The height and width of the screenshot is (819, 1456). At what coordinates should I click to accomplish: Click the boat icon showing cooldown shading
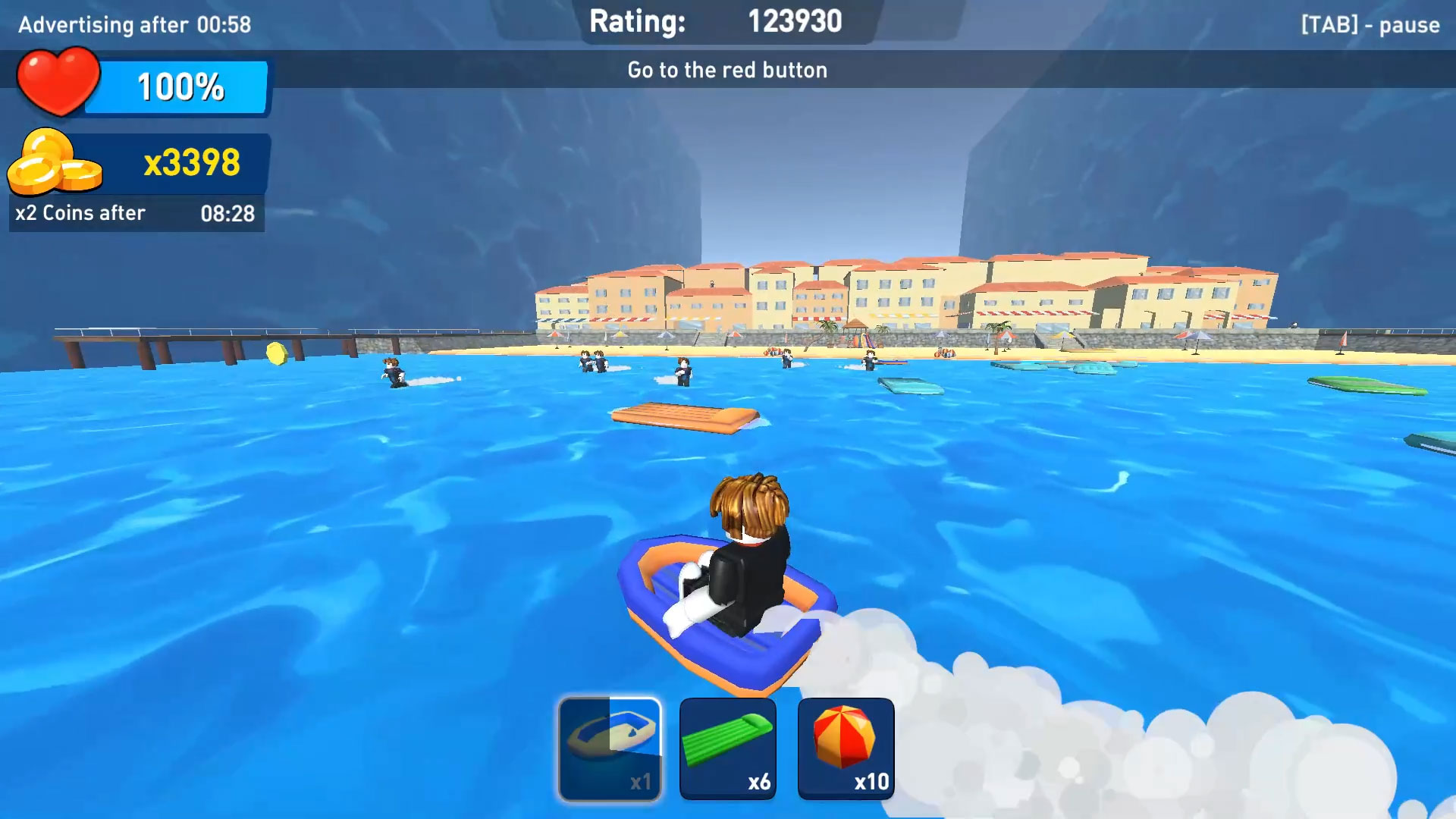coord(610,747)
